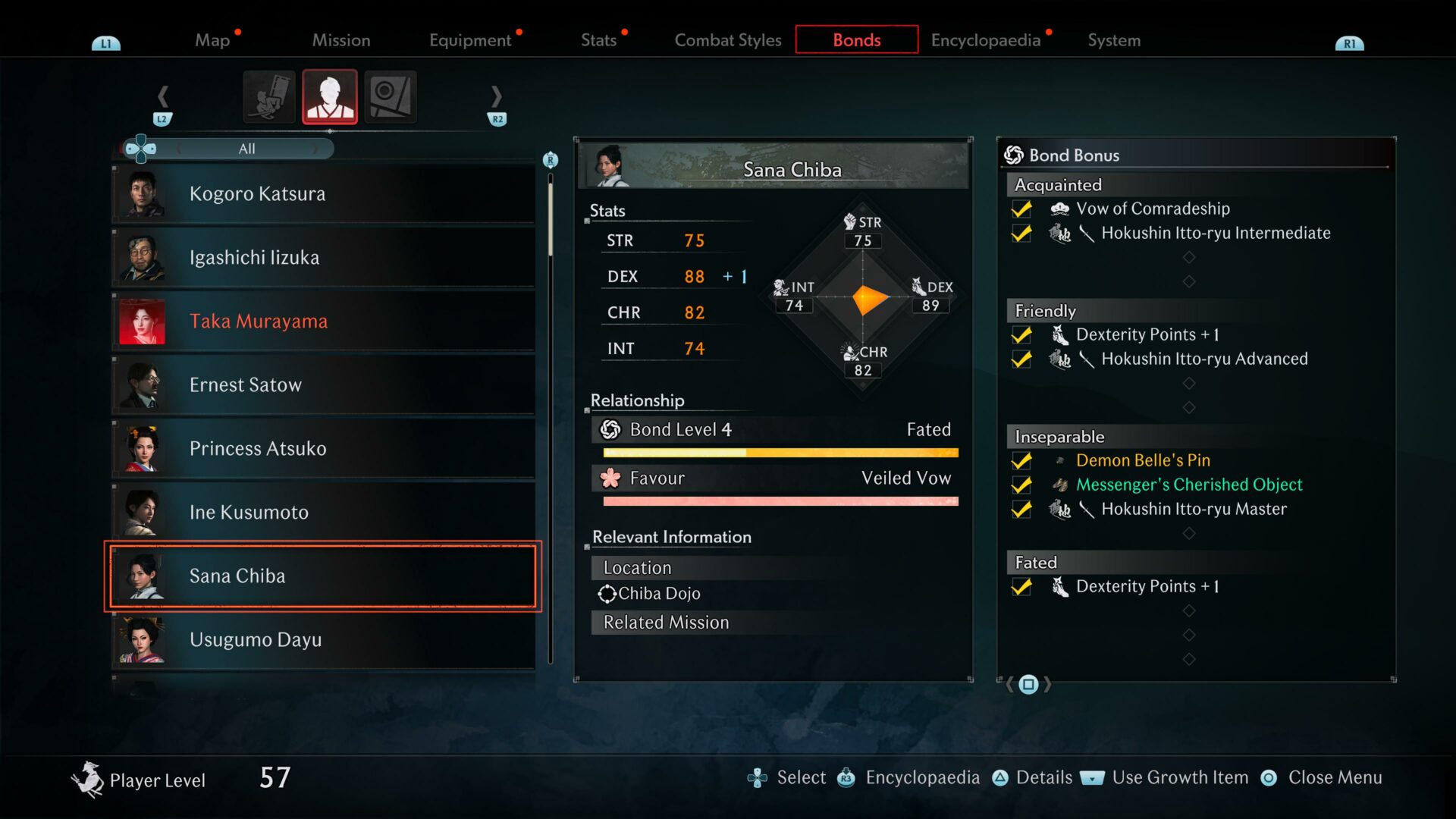Open the Encyclopaedia tab
This screenshot has width=1456, height=819.
pyautogui.click(x=985, y=40)
